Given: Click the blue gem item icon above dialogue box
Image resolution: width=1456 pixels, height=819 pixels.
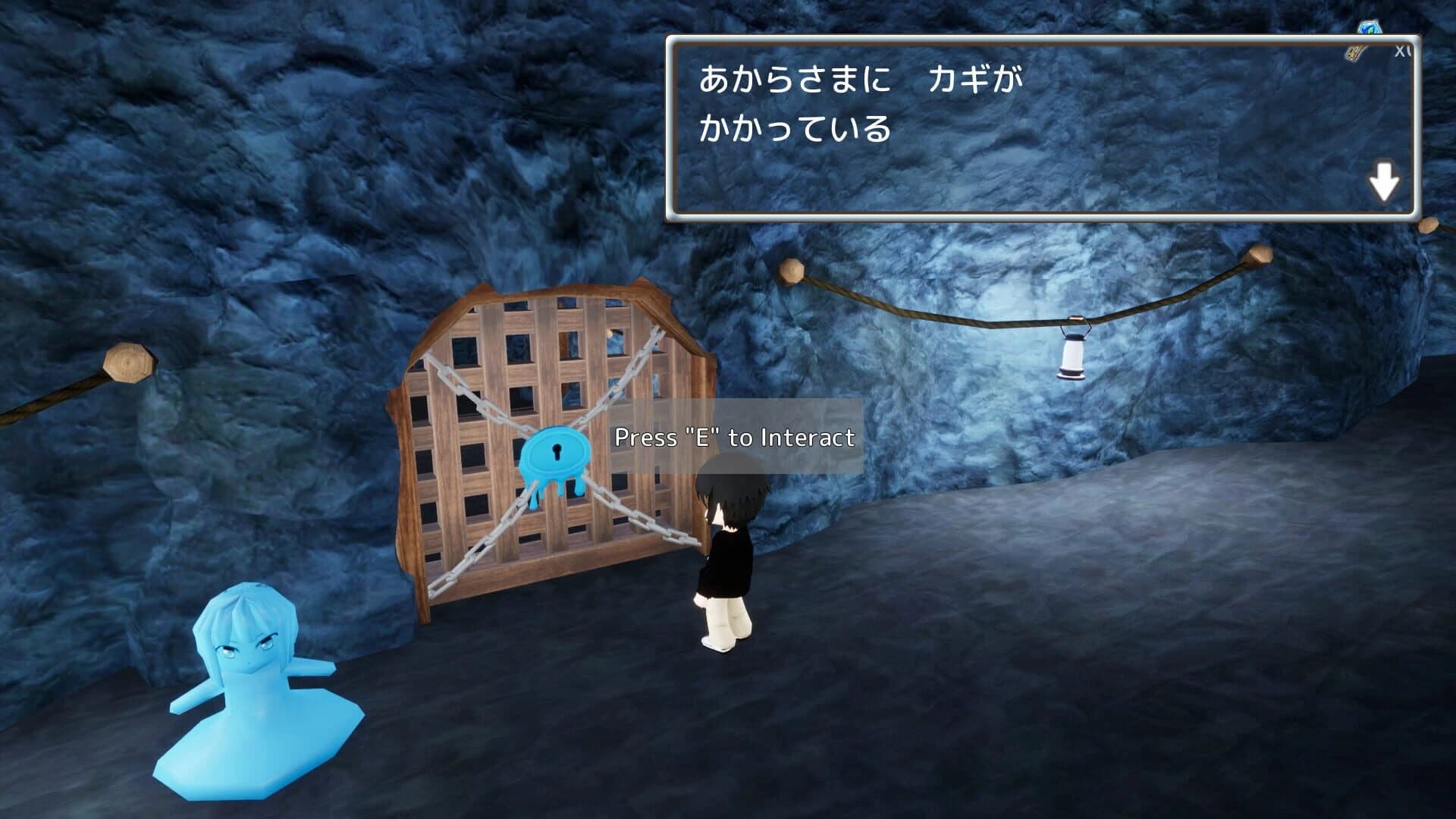Looking at the screenshot, I should (x=1370, y=26).
